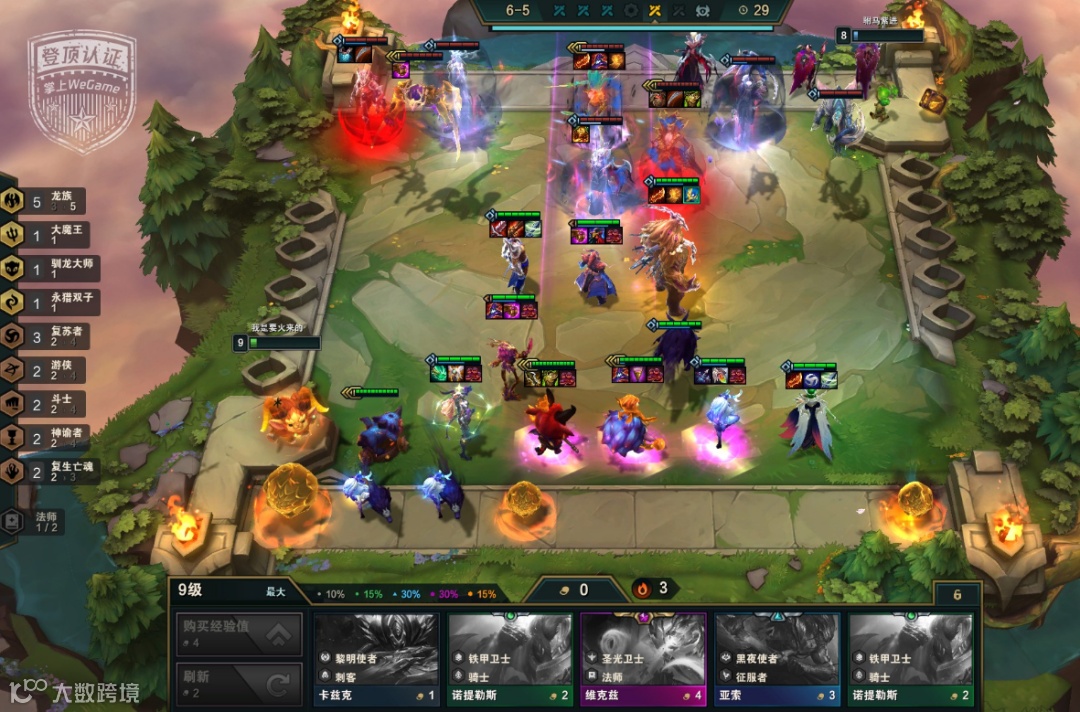Purchase the 维克兹 champion card
Viewport: 1080px width, 712px height.
[643, 659]
